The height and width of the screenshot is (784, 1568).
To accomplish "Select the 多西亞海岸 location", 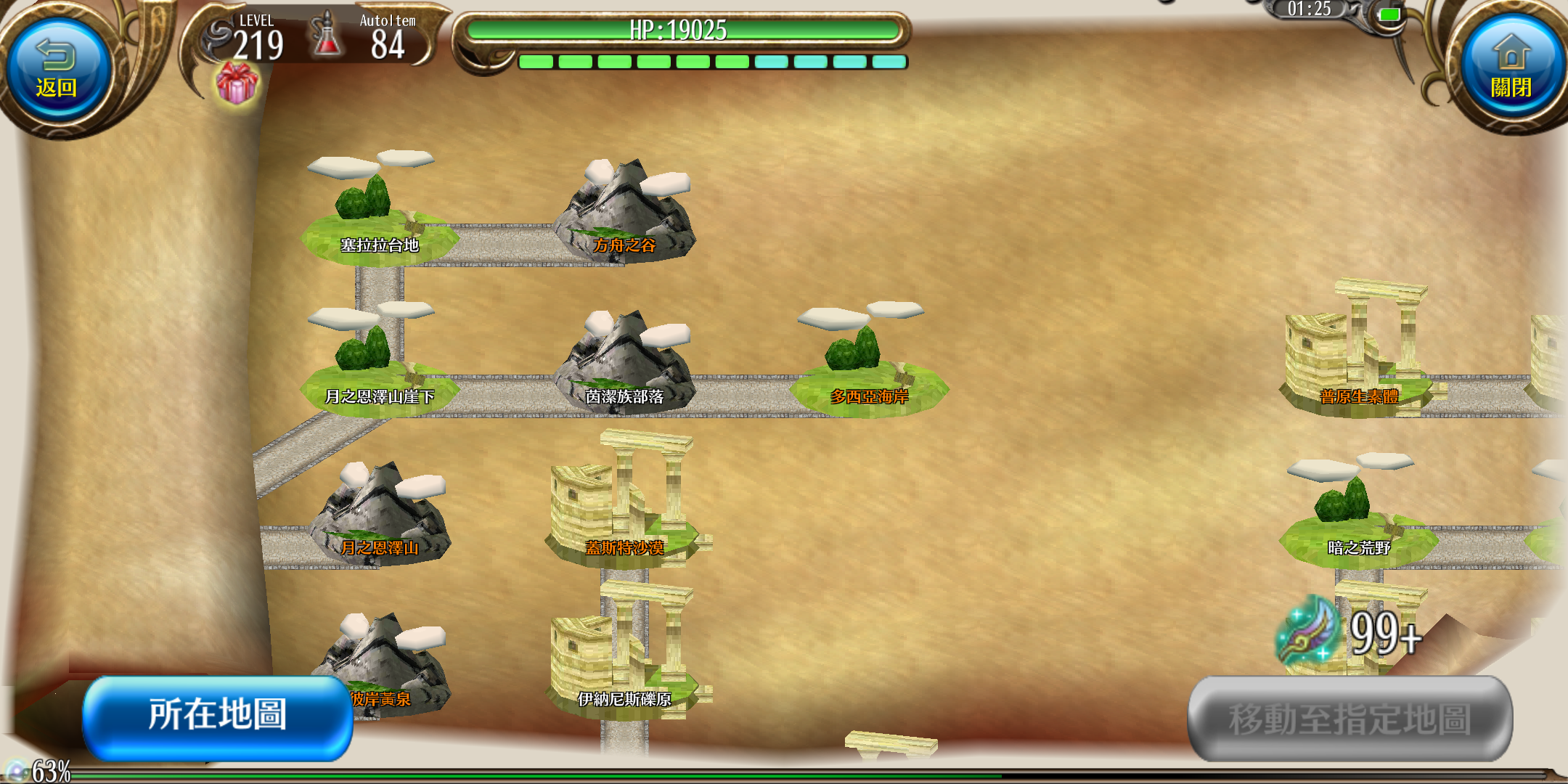I will pyautogui.click(x=869, y=370).
